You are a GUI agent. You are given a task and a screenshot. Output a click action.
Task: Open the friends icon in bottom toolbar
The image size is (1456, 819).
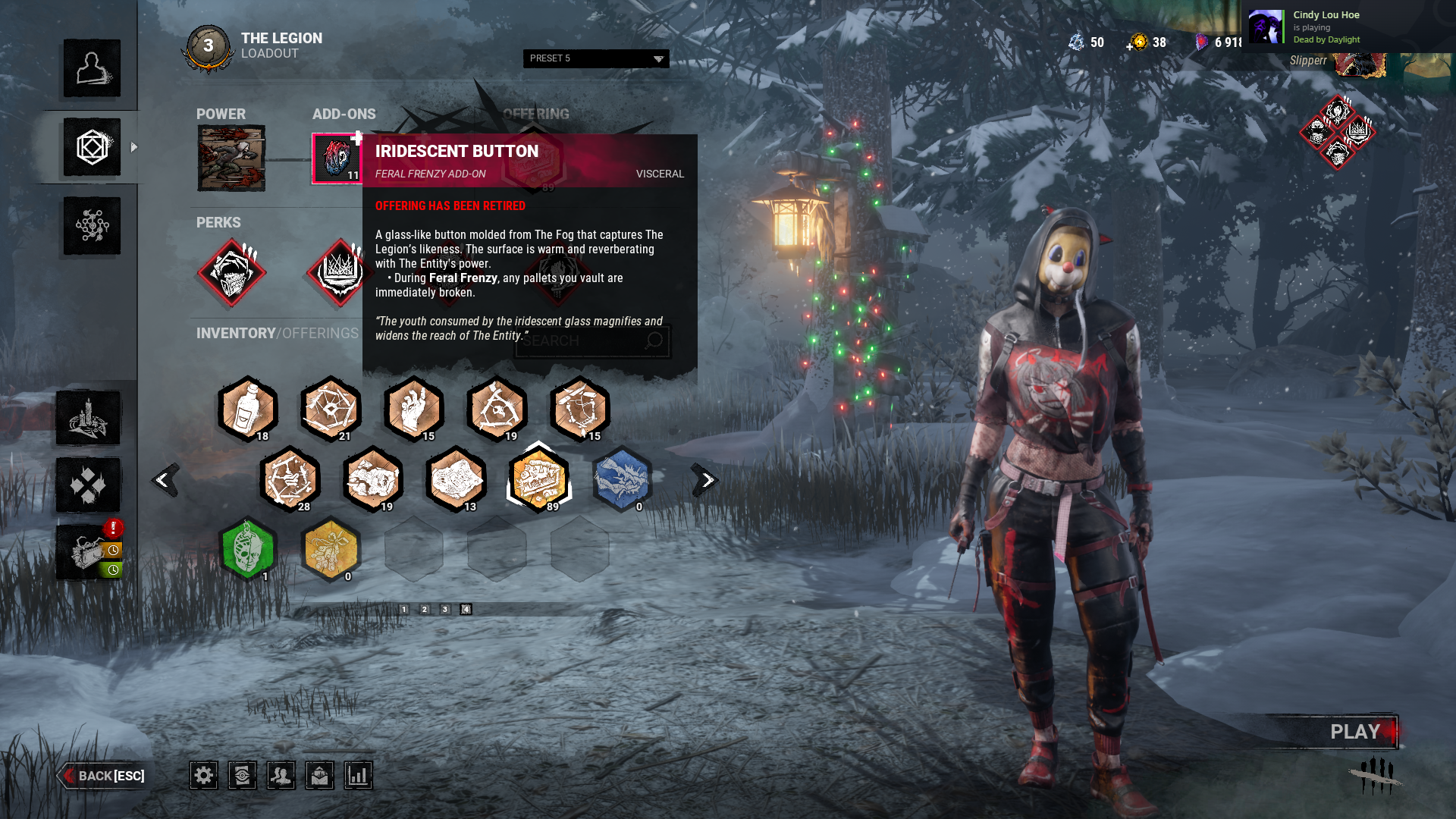[281, 775]
